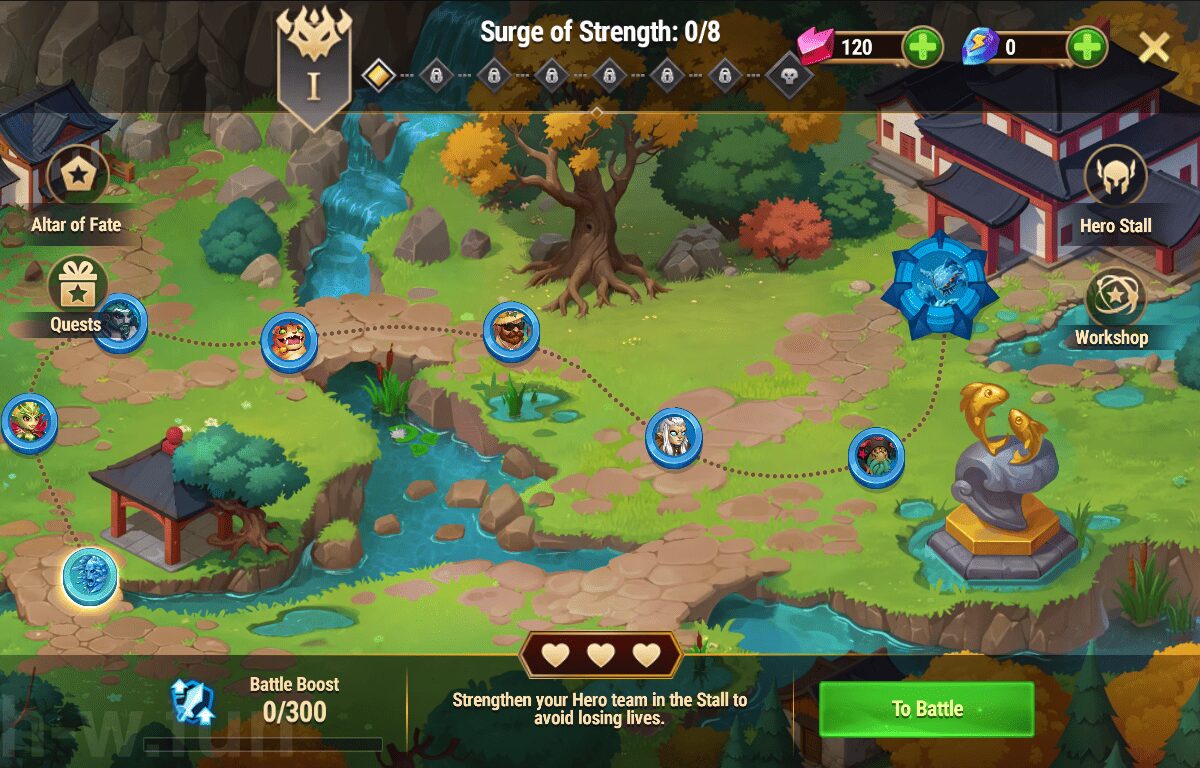Add more blue lightning gem currency
The image size is (1200, 768).
1086,47
